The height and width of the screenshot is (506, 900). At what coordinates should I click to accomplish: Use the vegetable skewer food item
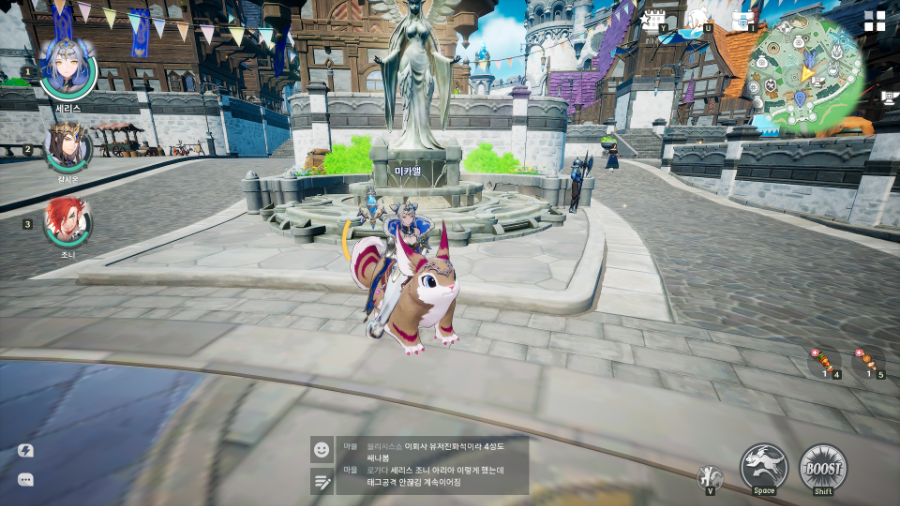click(825, 362)
